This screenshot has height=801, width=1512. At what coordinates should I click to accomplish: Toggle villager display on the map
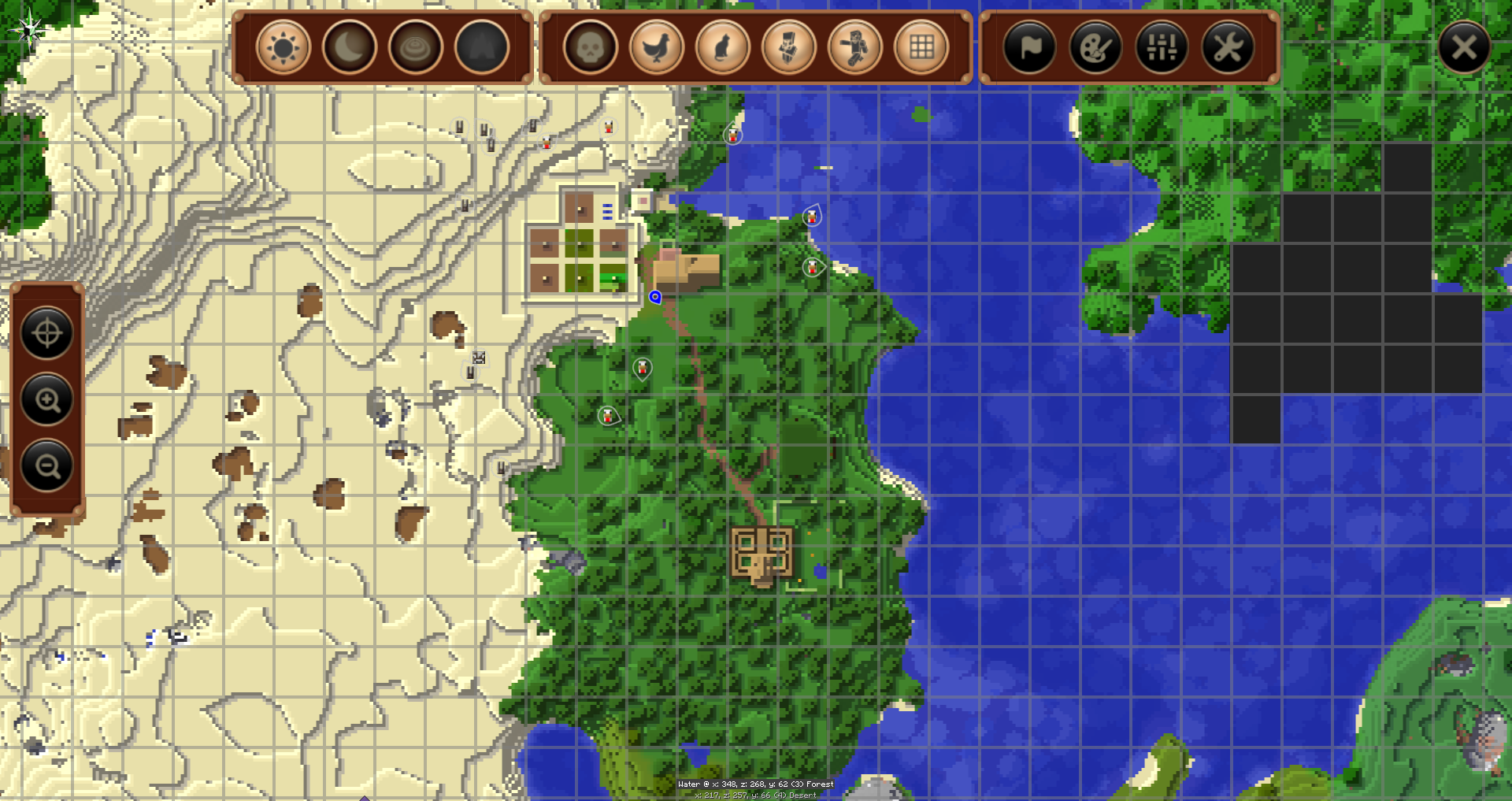788,48
